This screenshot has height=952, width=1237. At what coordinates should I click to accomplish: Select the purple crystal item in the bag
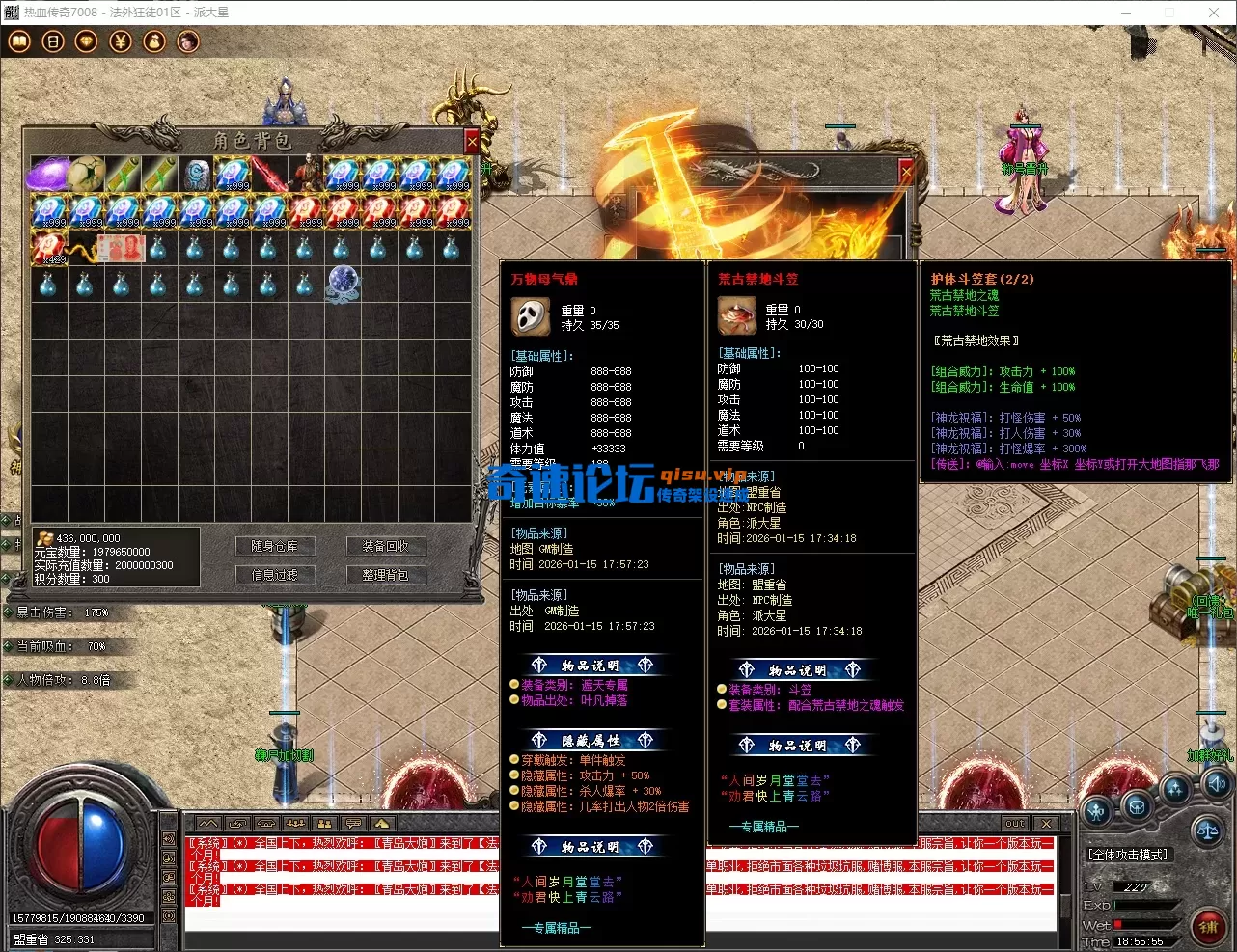point(48,175)
